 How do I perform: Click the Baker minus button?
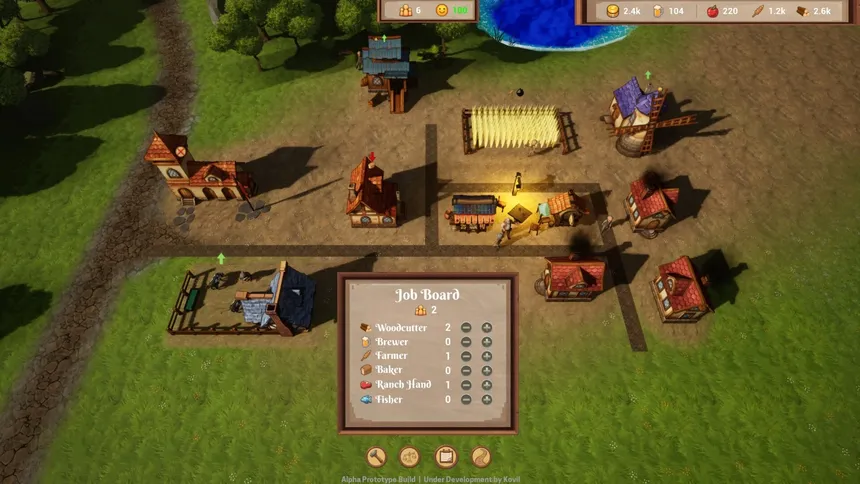tap(467, 370)
